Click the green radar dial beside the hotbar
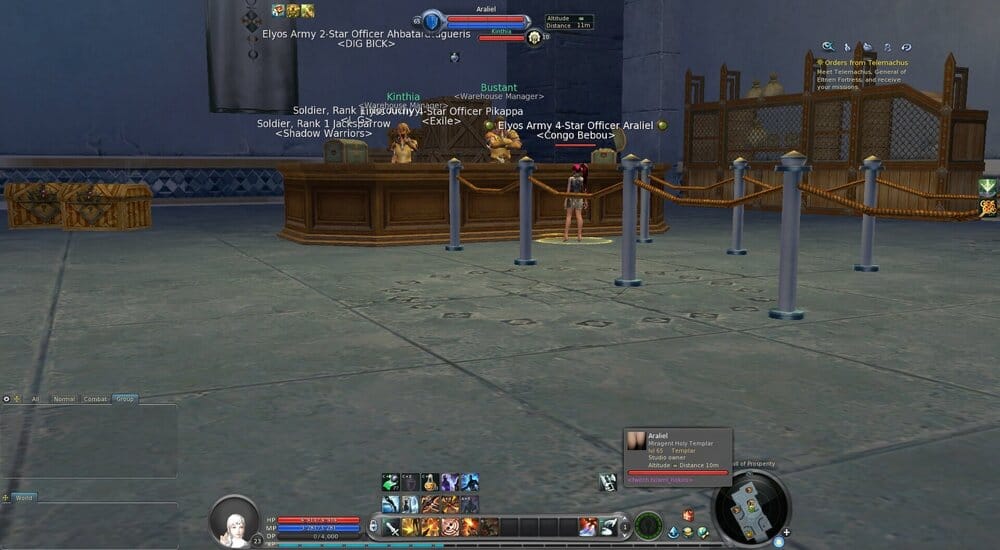 (x=649, y=523)
